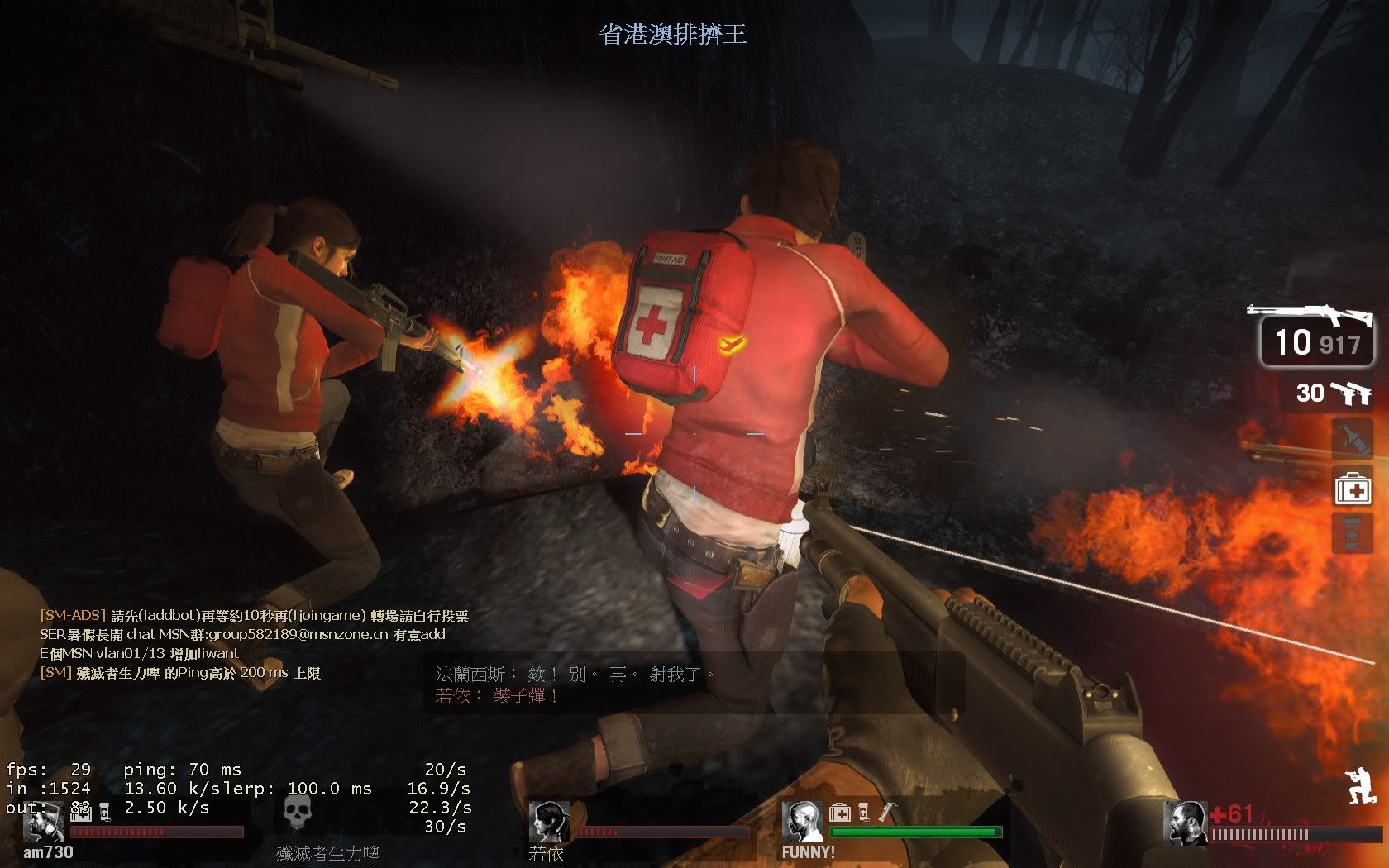The image size is (1389, 868).
Task: Click FUNNY!'s first aid kit item icon
Action: pos(839,813)
